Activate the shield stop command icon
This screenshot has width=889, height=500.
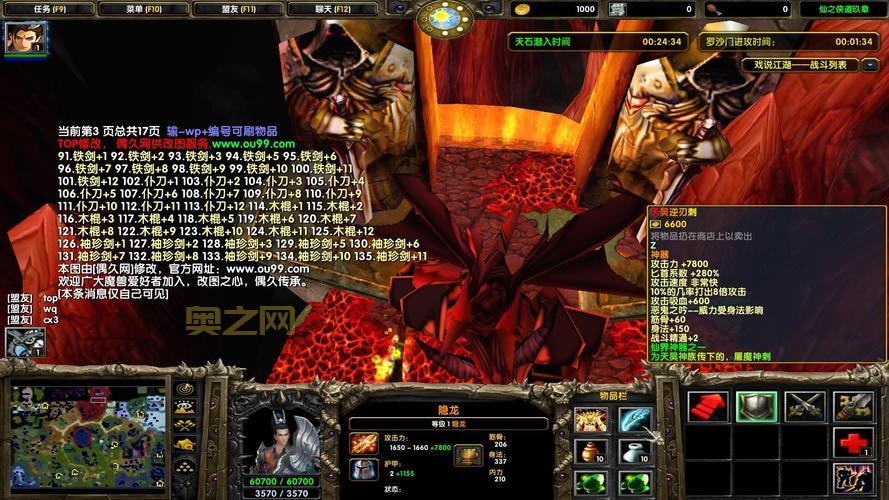pyautogui.click(x=756, y=406)
